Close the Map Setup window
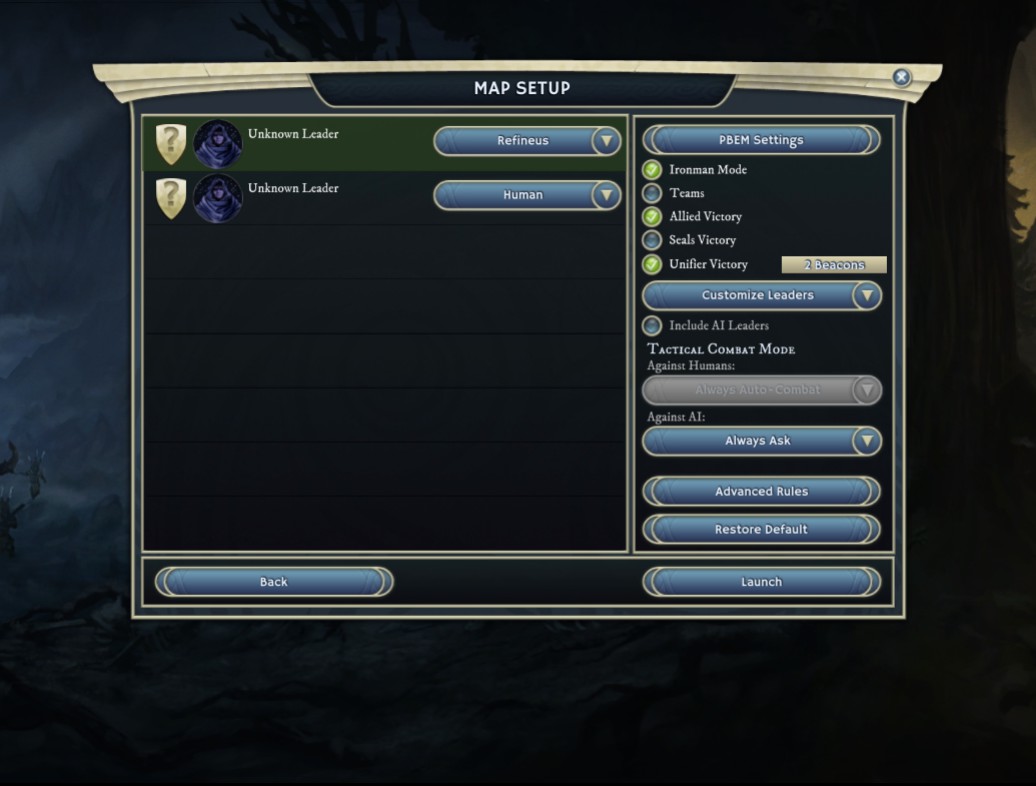 (x=901, y=77)
